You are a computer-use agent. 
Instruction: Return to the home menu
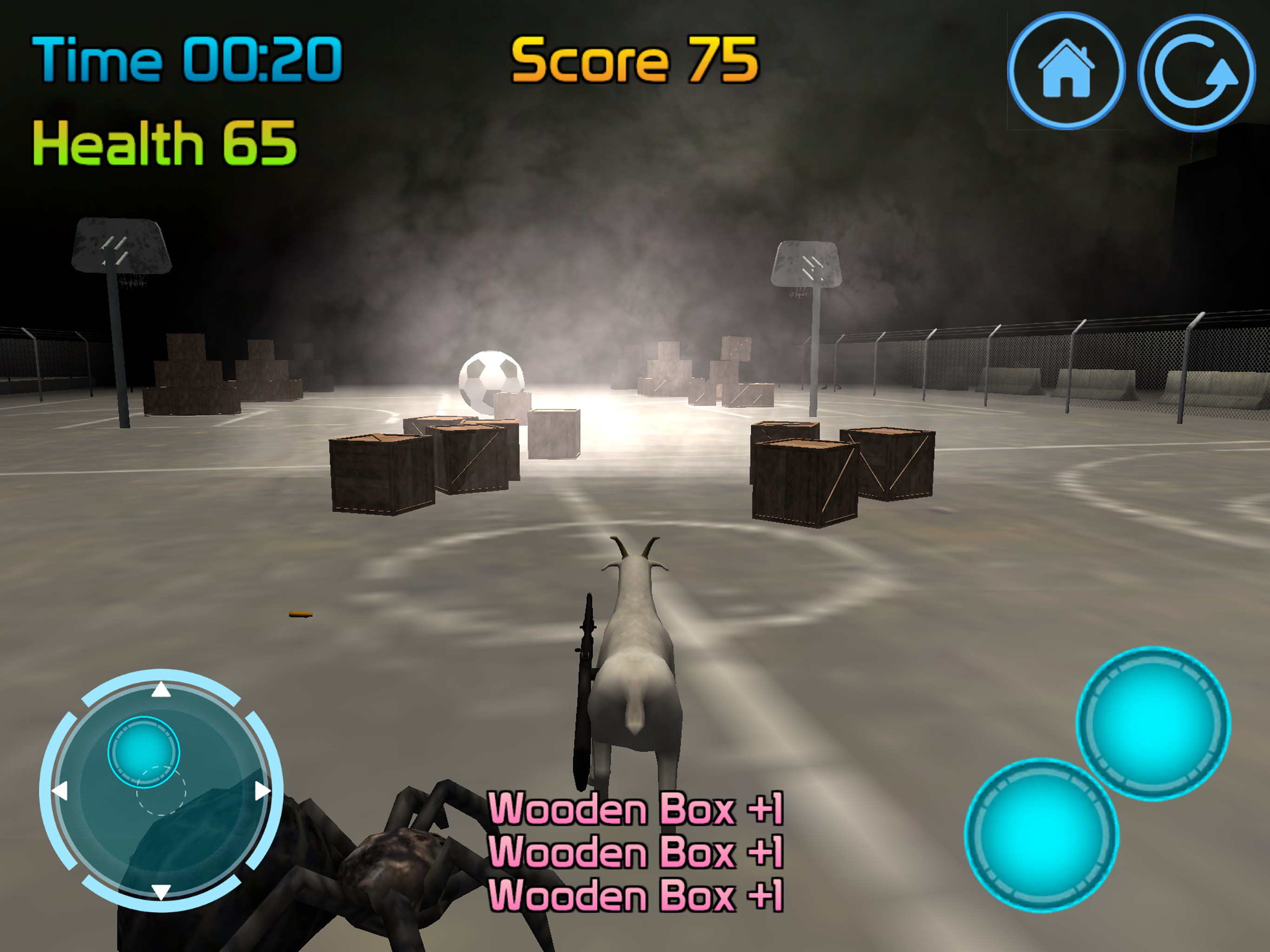tap(1065, 71)
